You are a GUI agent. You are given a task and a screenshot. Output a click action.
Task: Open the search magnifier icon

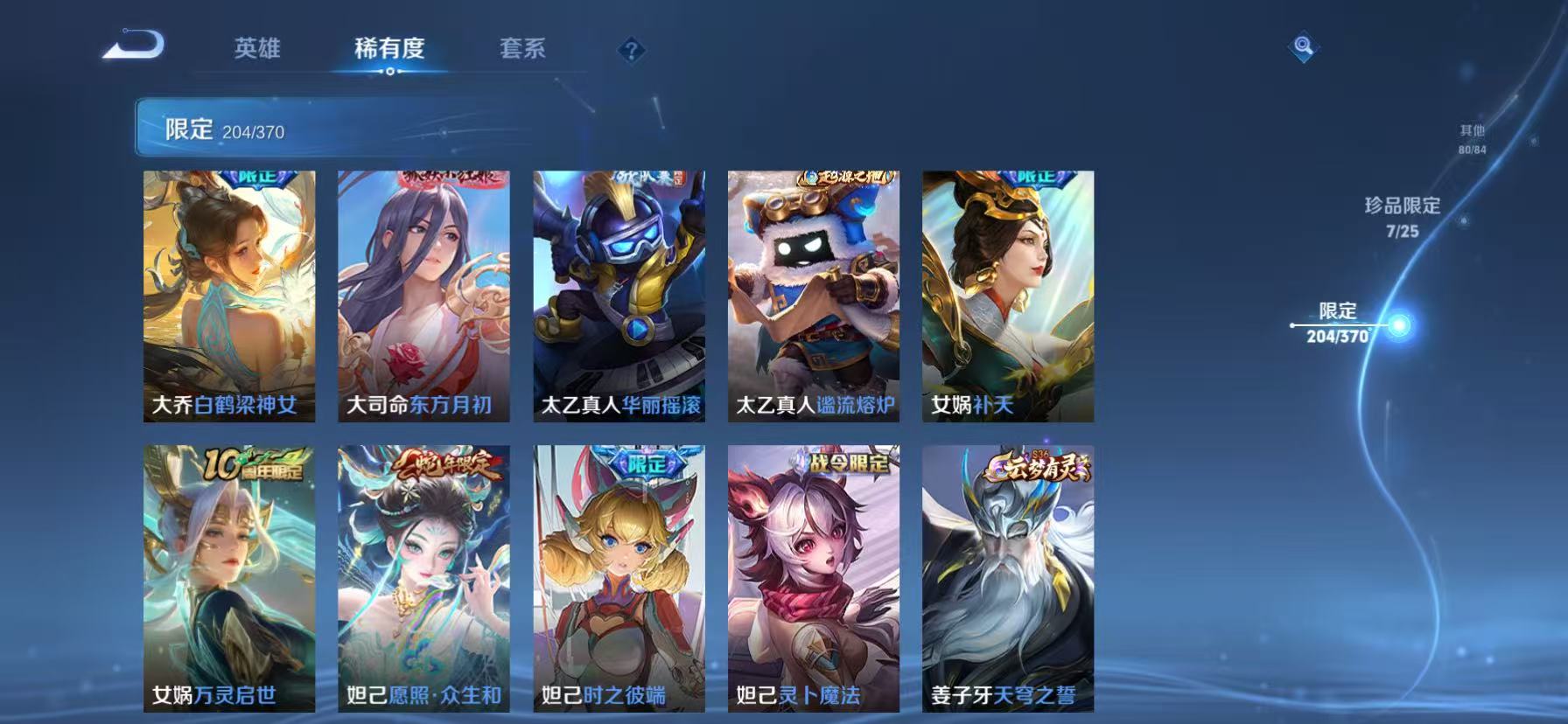(x=1303, y=48)
